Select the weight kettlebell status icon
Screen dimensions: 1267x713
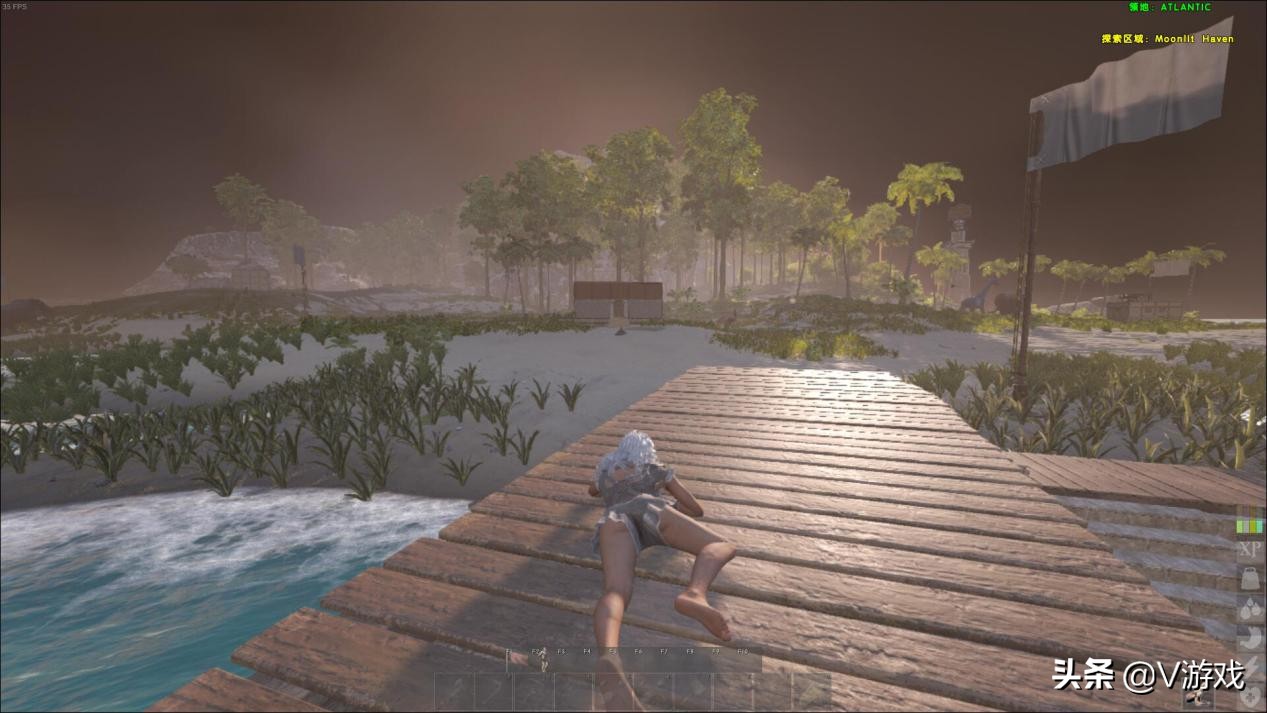coord(1249,578)
